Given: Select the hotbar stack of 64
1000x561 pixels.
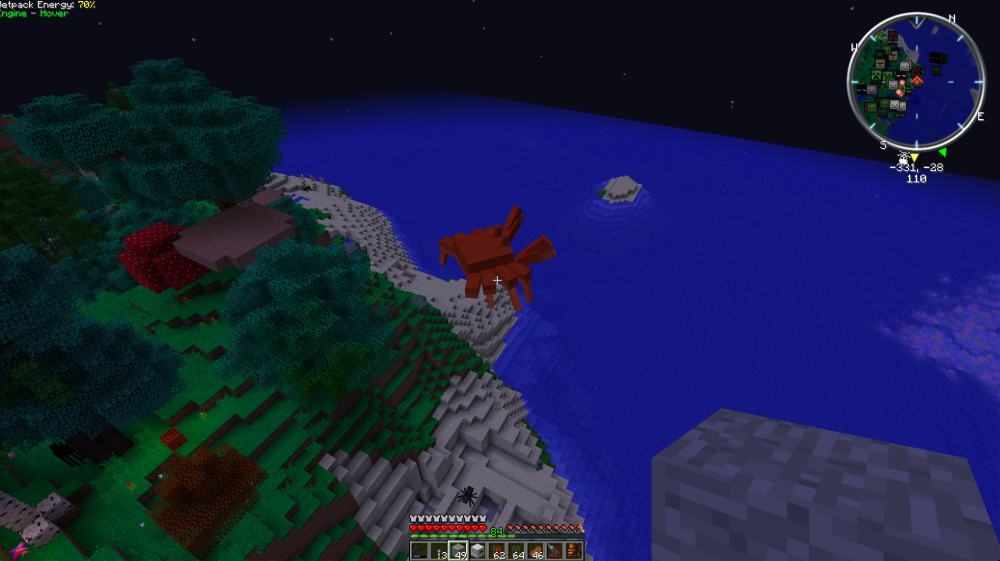Looking at the screenshot, I should [516, 550].
